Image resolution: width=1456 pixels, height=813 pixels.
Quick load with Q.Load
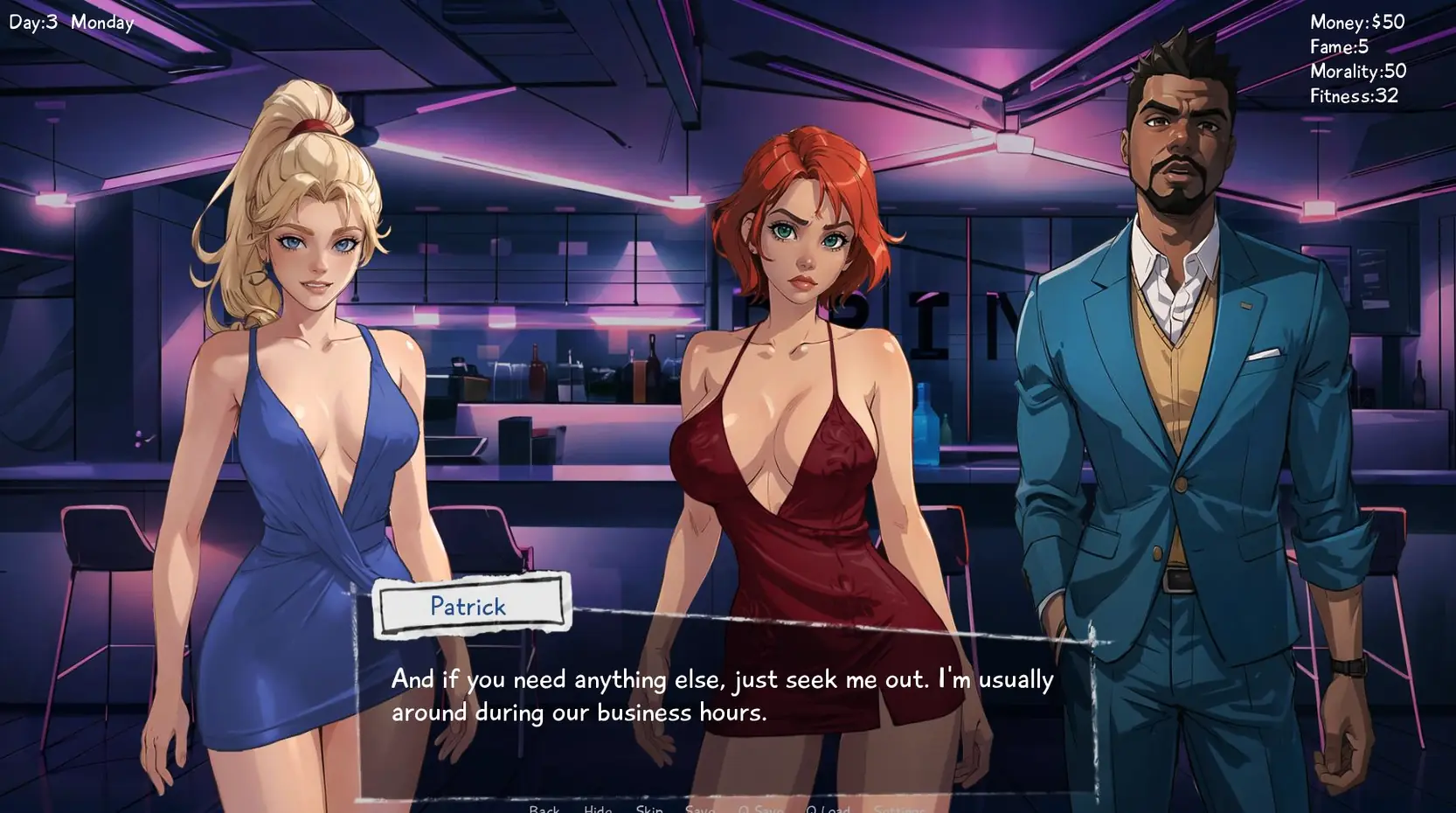click(828, 809)
